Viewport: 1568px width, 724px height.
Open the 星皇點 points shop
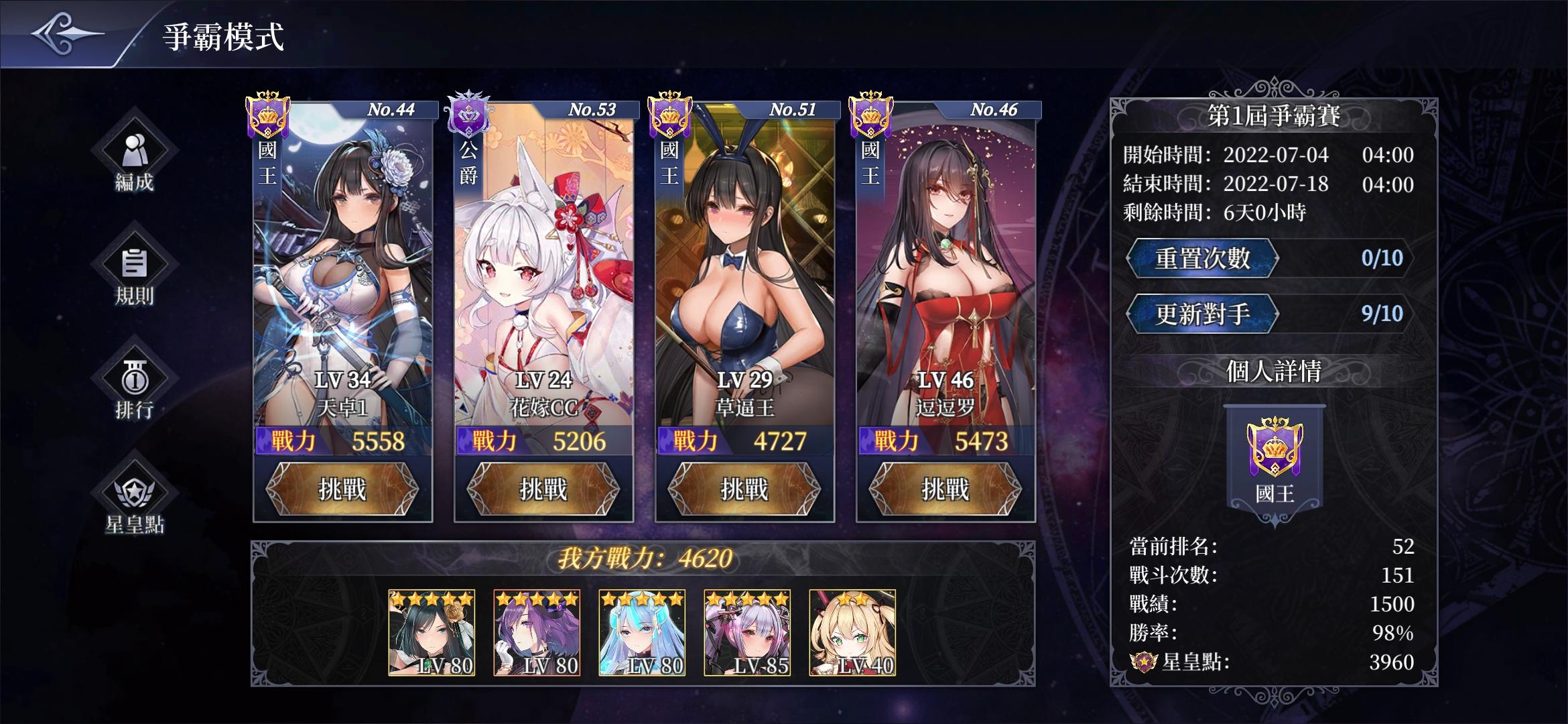click(134, 501)
